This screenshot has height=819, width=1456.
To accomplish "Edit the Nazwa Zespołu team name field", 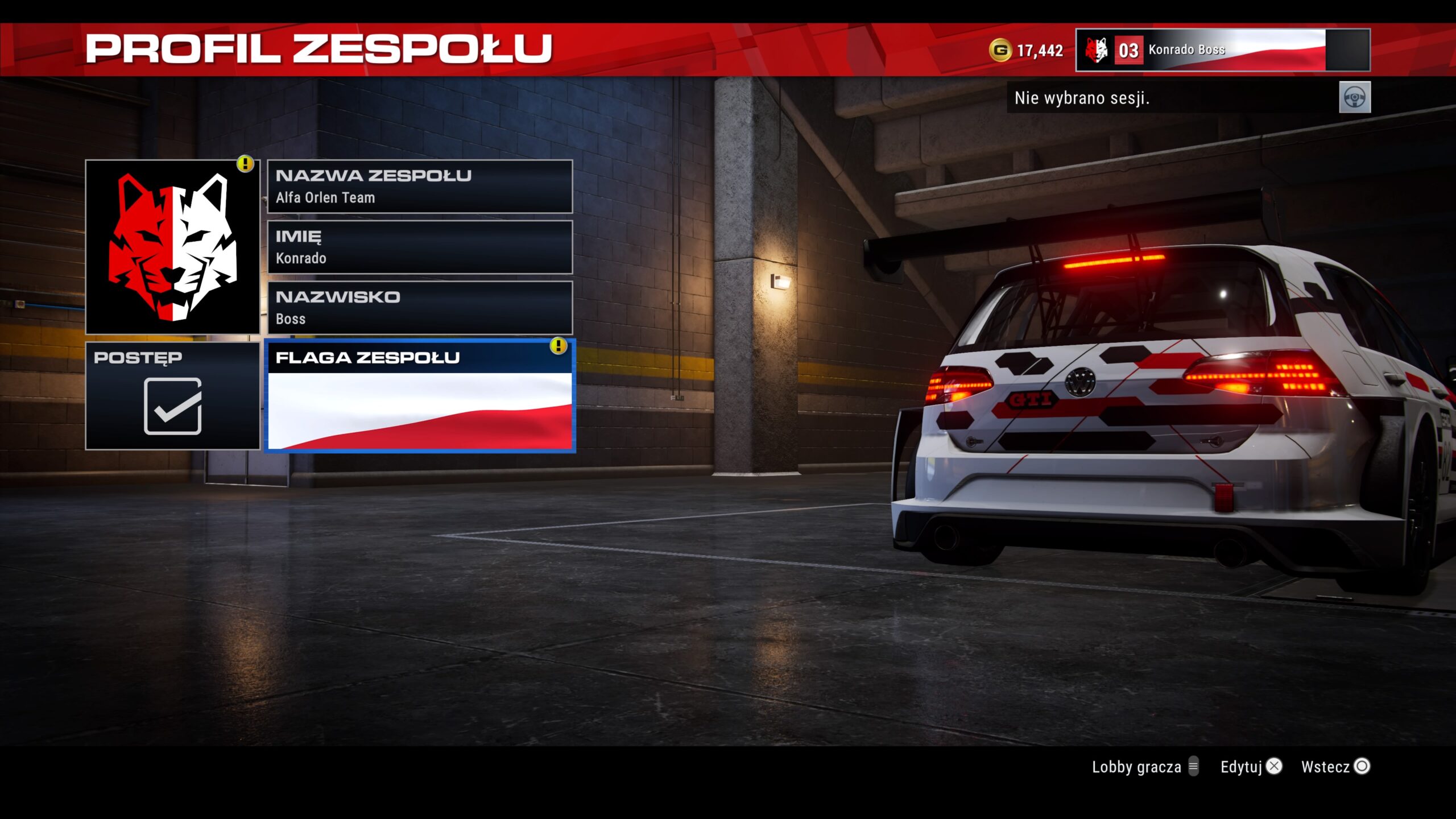I will 420,187.
